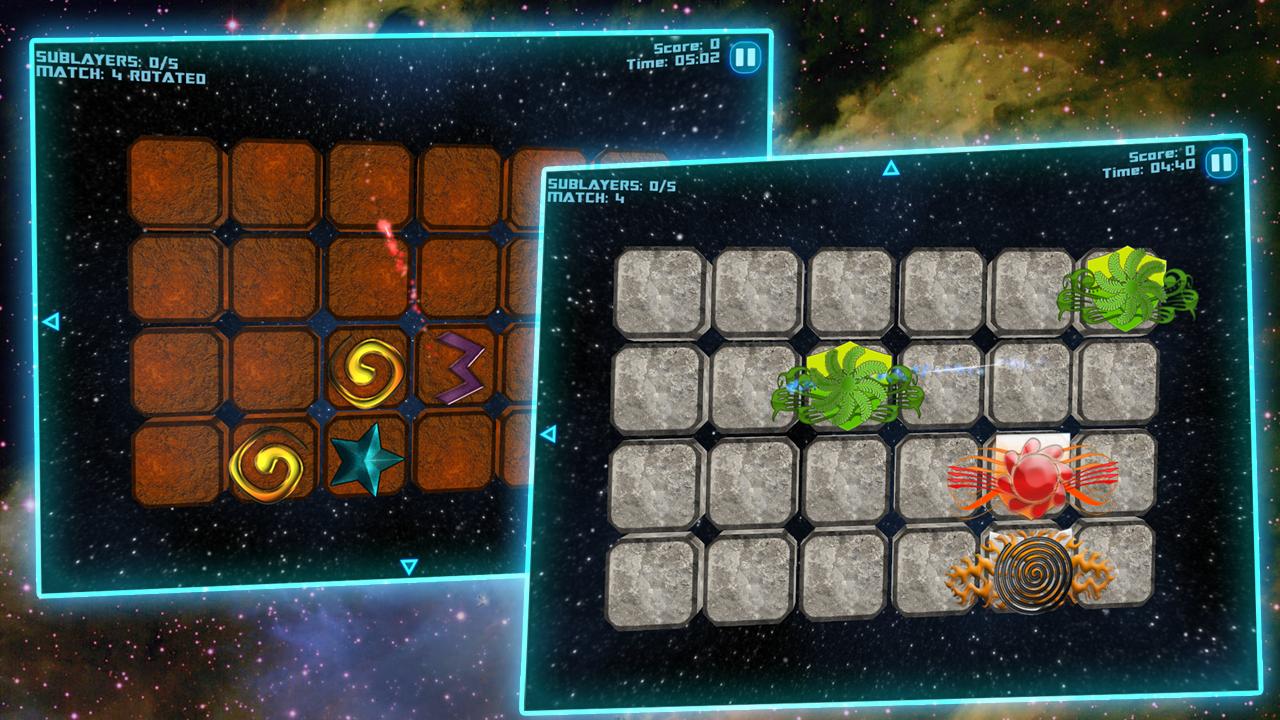Image resolution: width=1280 pixels, height=720 pixels.
Task: Pause the game on the gray-tile board
Action: (1220, 163)
